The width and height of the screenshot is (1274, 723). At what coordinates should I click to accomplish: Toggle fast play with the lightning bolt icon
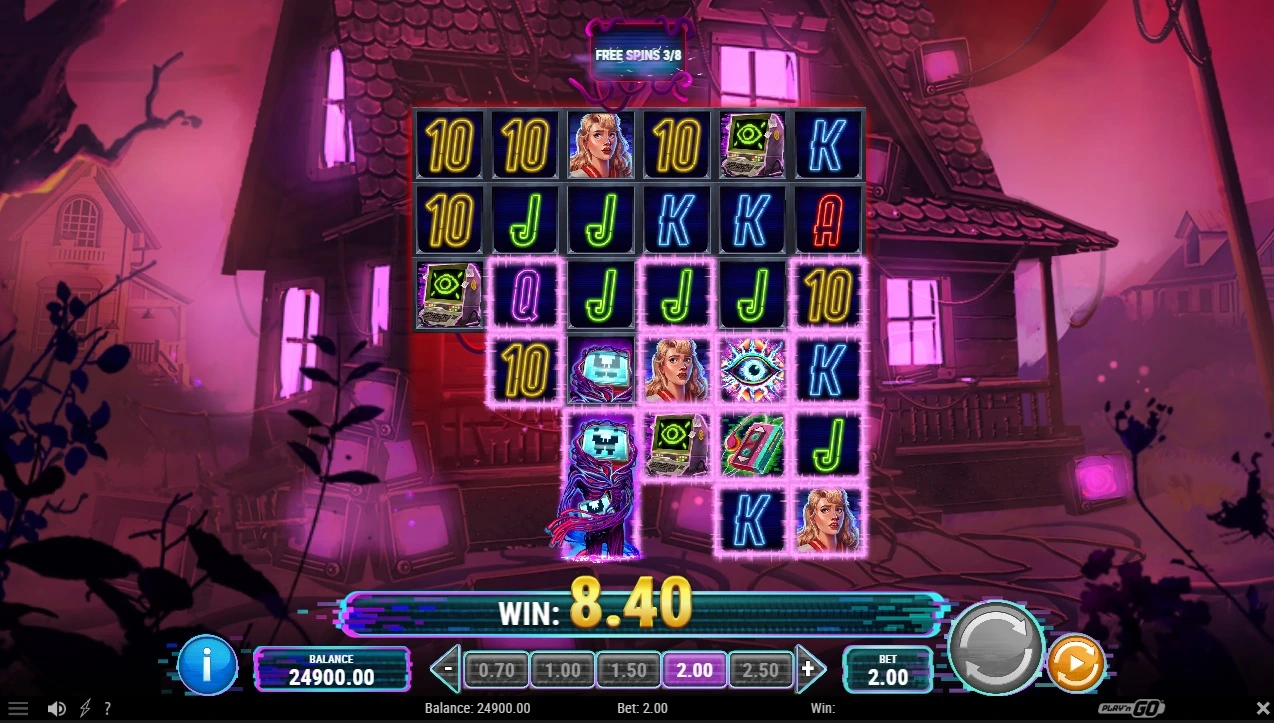click(x=85, y=709)
